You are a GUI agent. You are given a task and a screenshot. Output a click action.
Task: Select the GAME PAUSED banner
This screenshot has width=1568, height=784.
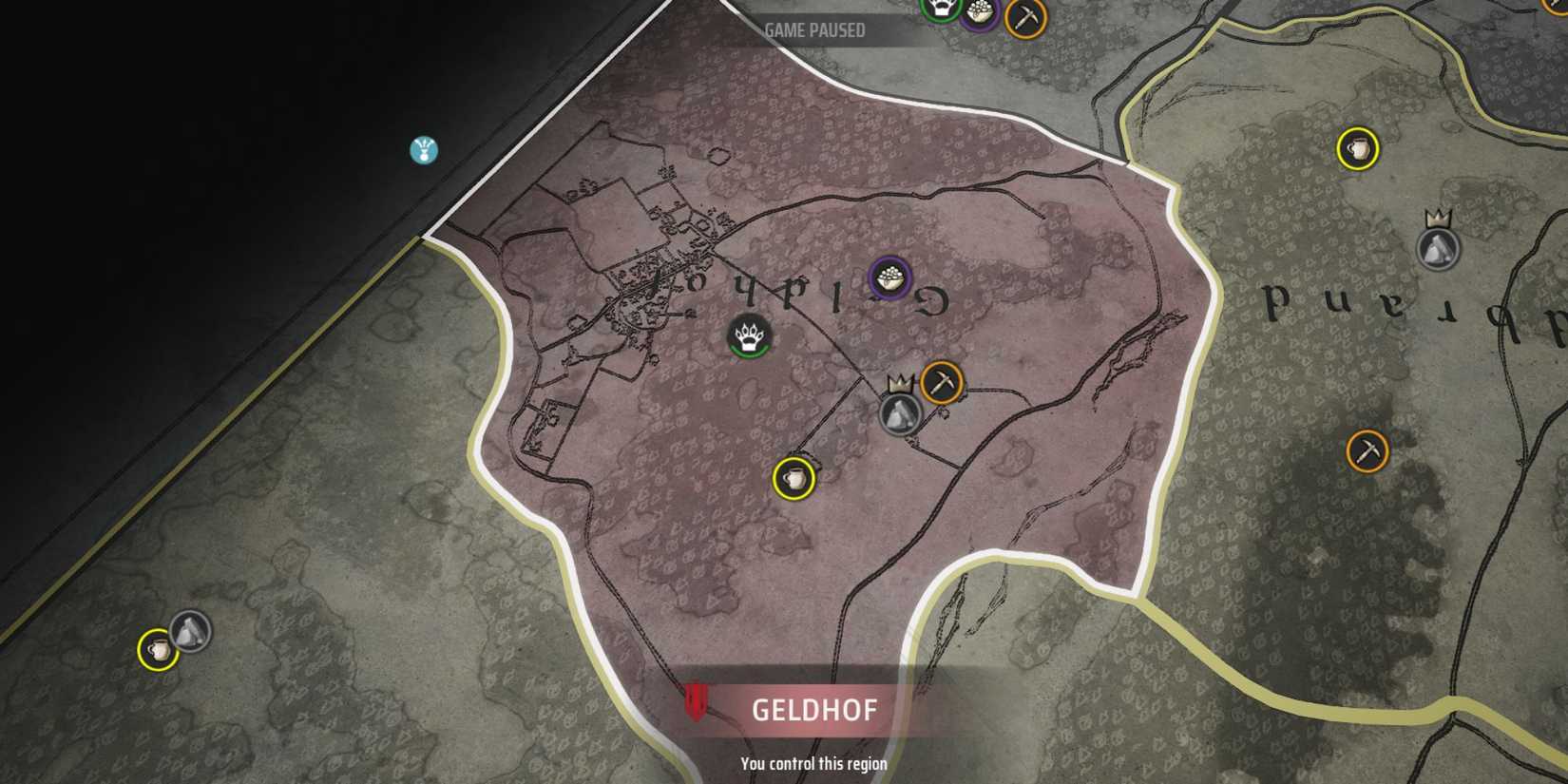[814, 29]
